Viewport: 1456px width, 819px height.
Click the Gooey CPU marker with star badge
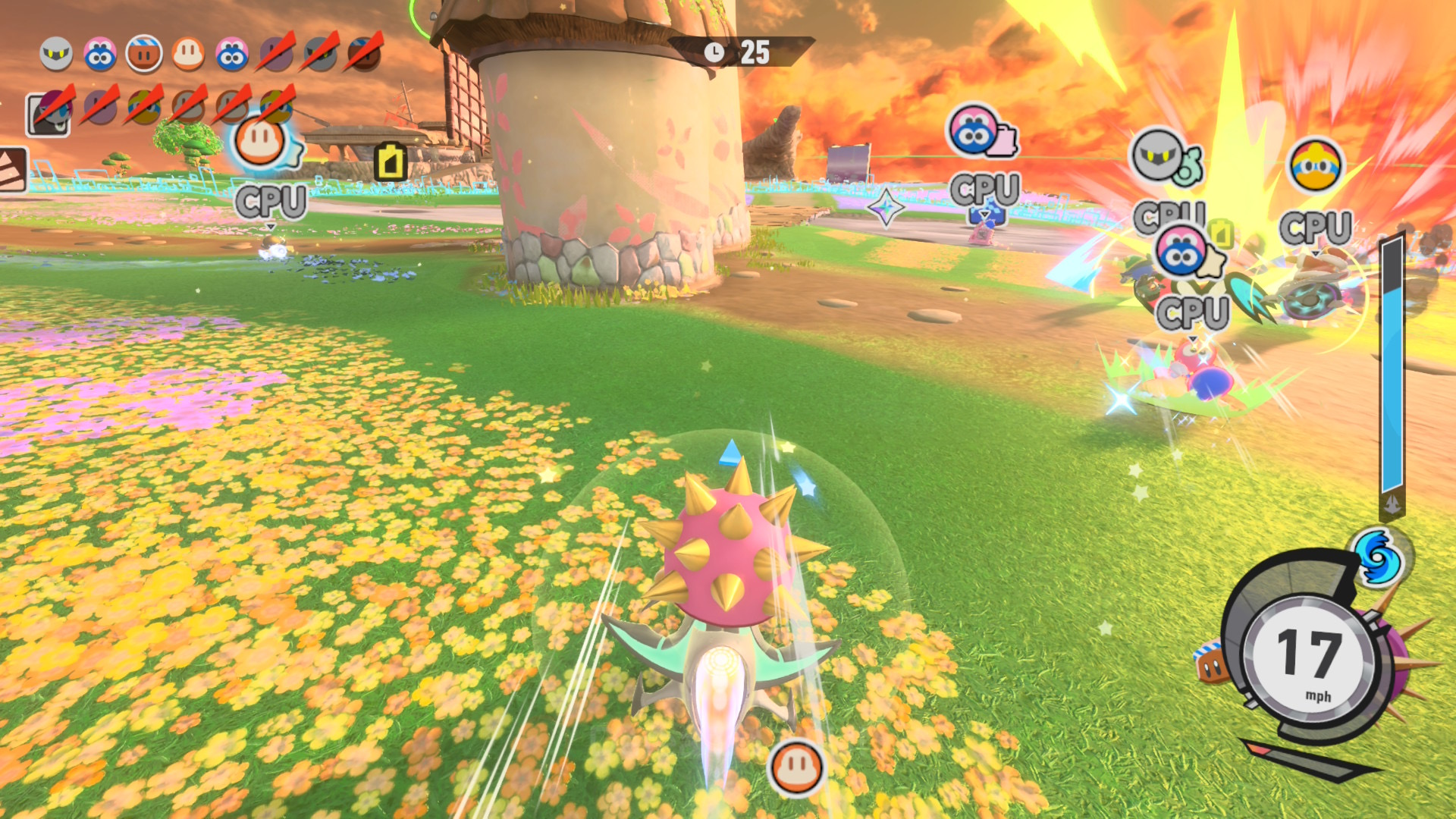point(1181,252)
